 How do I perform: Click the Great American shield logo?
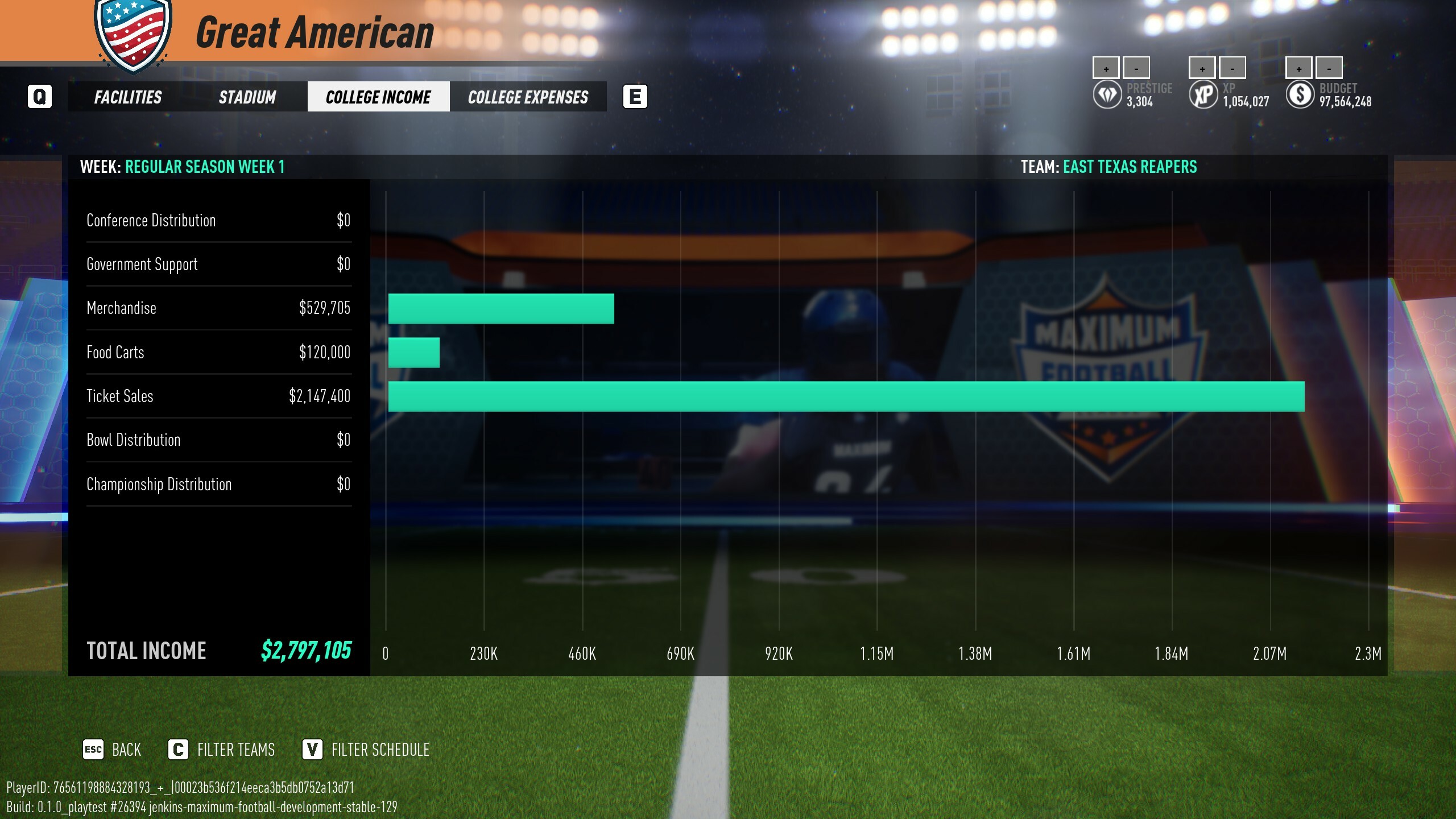click(x=132, y=34)
